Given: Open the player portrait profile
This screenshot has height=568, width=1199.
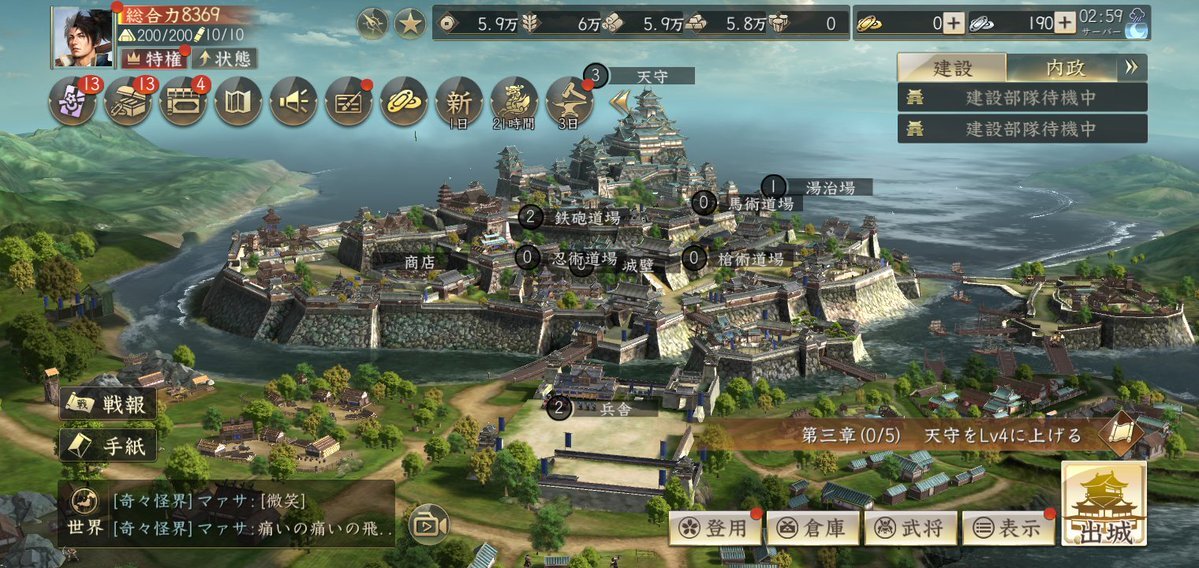Looking at the screenshot, I should [82, 36].
